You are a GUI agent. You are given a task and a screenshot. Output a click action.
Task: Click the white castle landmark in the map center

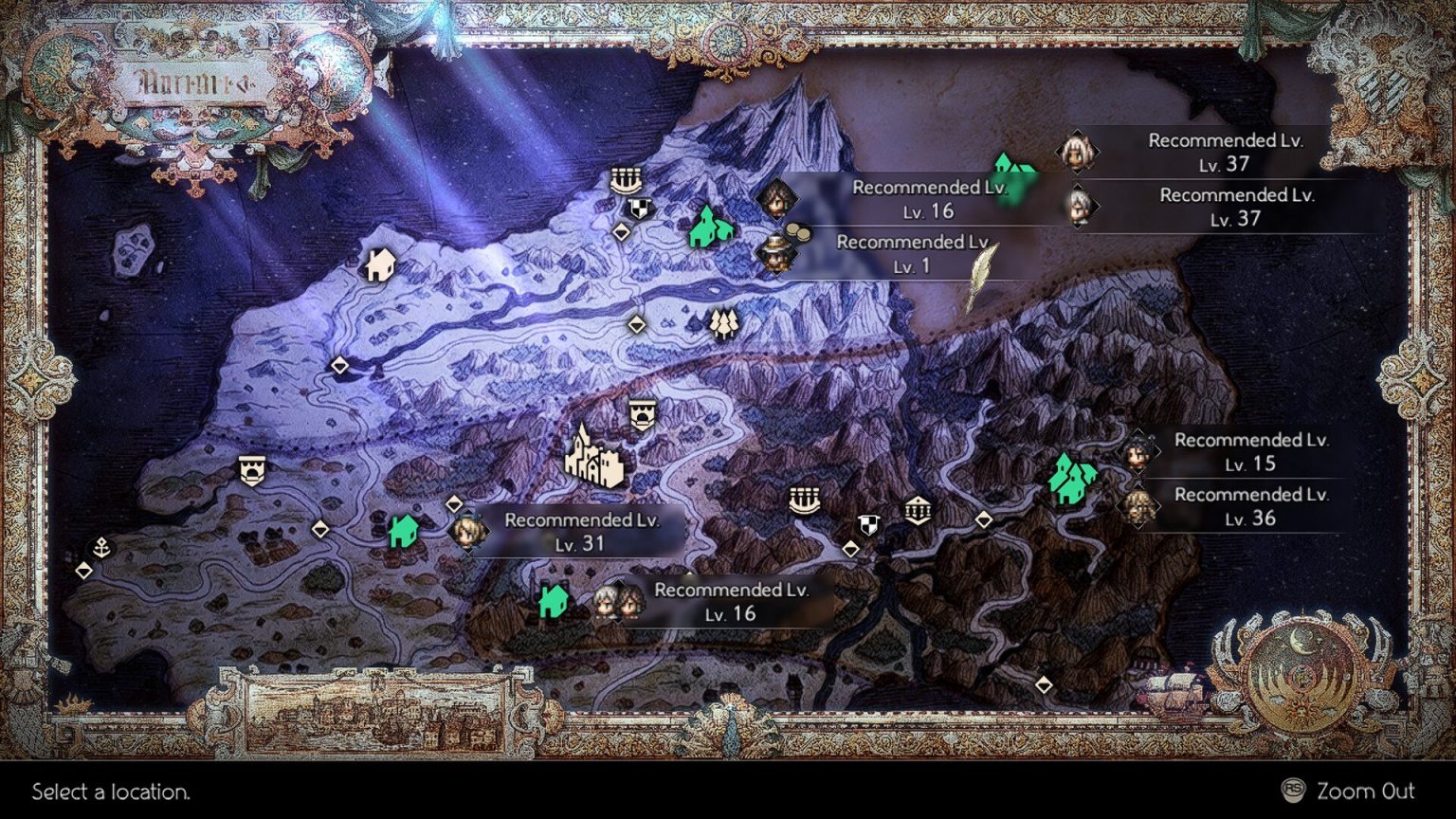tap(592, 458)
